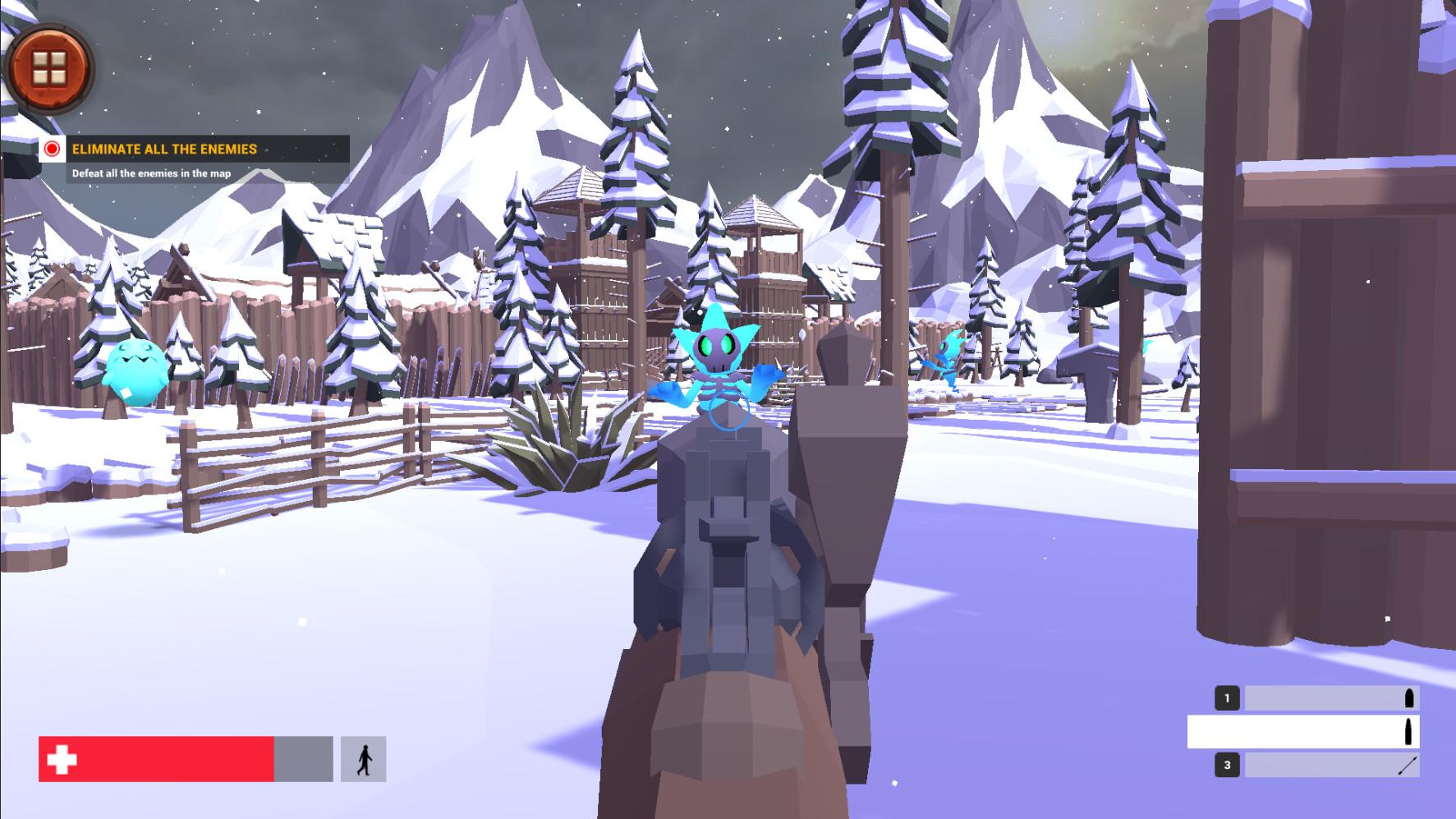Click 'Defeat all the enemies in the map'
This screenshot has height=819, width=1456.
coord(152,173)
